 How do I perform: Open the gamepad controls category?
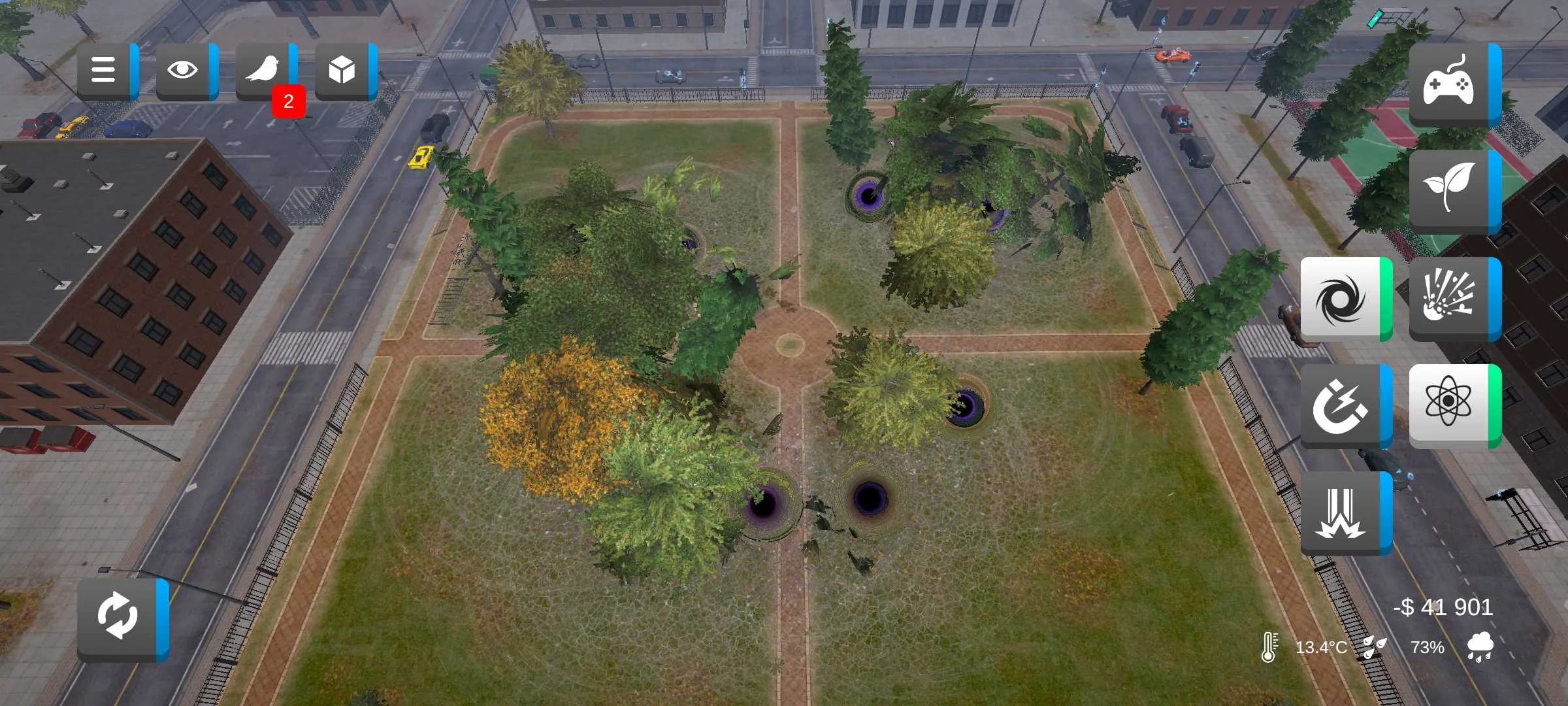[1450, 84]
